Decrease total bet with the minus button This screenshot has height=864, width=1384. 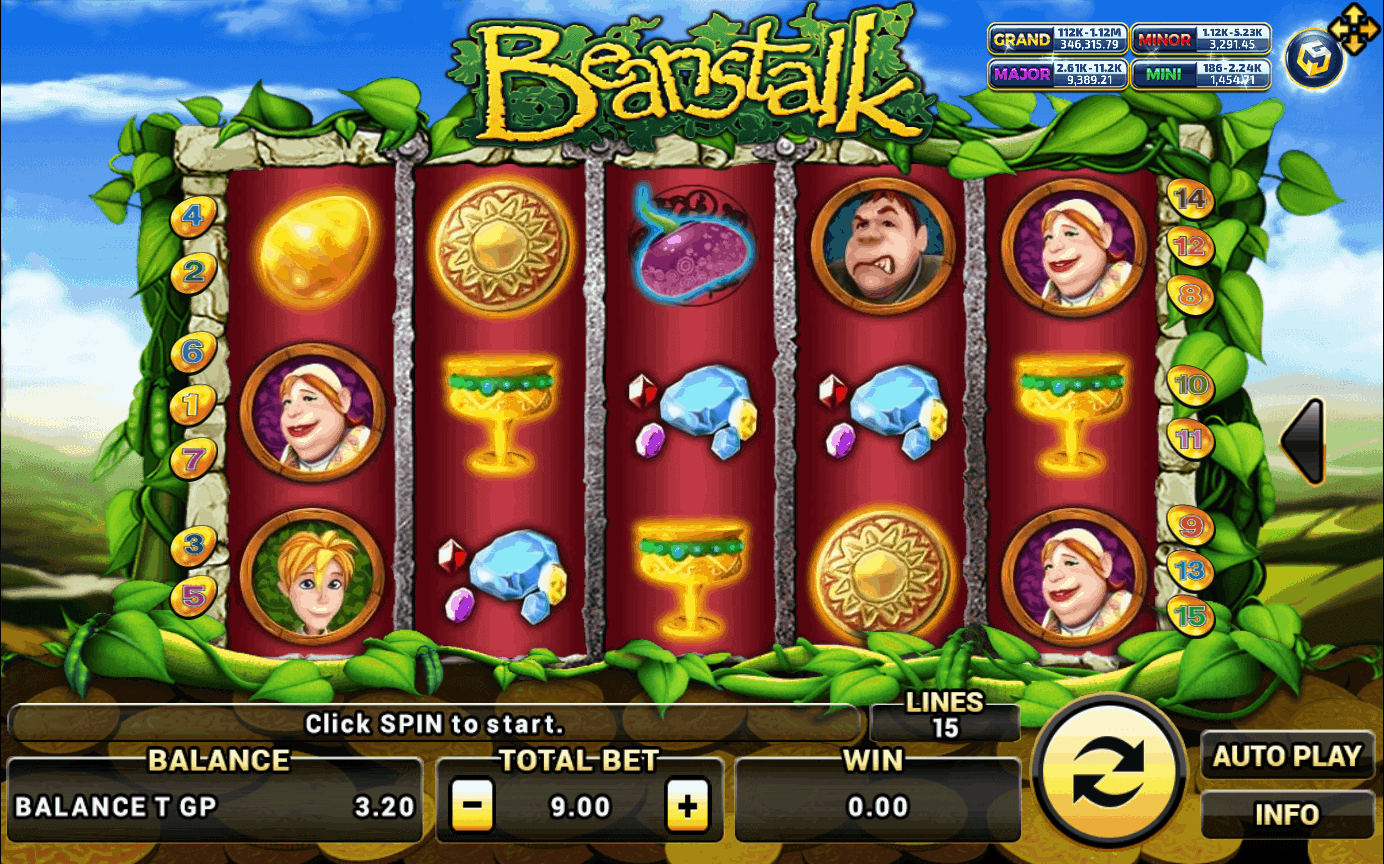pos(471,806)
